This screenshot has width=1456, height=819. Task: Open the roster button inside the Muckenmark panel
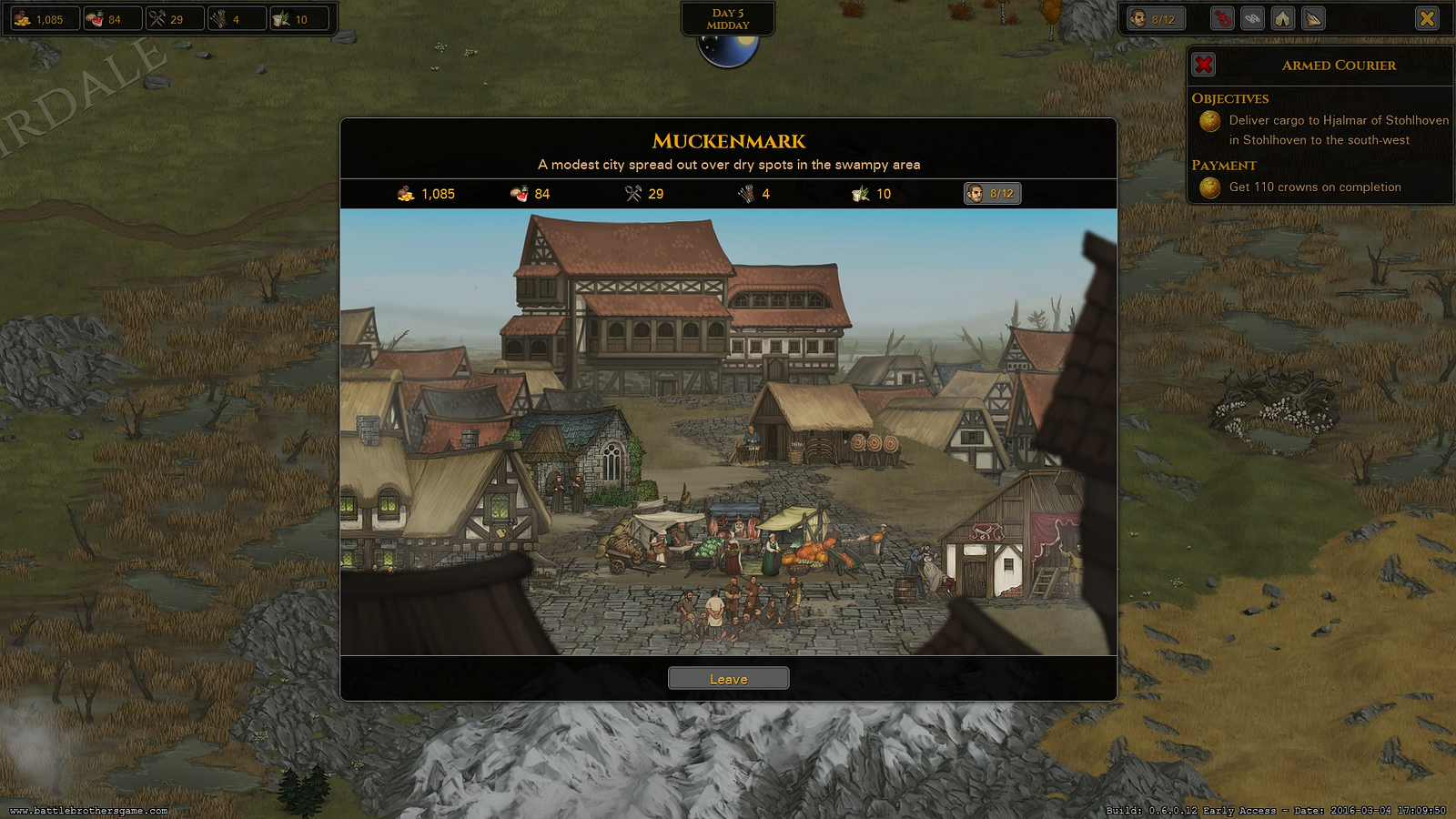(992, 194)
